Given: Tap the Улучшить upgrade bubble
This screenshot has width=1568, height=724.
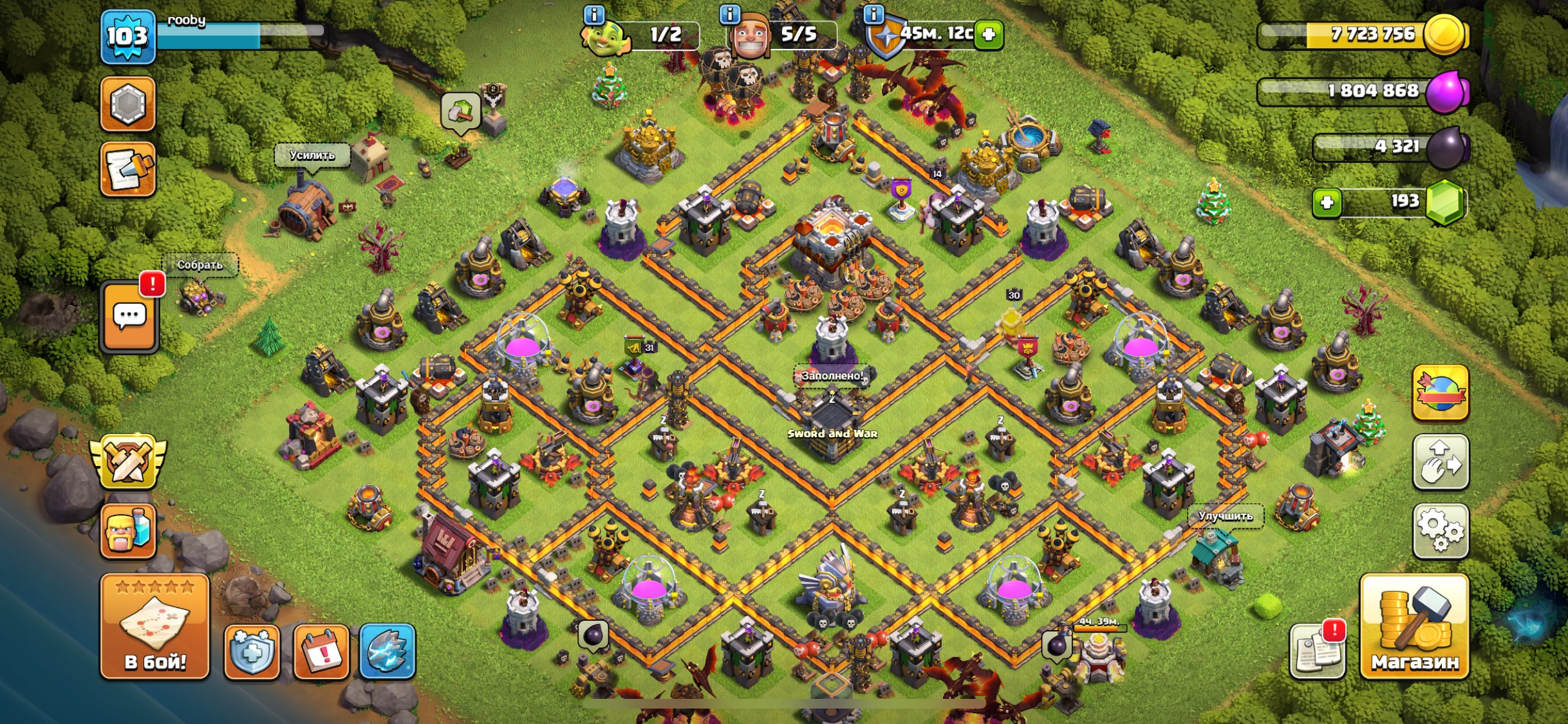Looking at the screenshot, I should coord(1225,516).
